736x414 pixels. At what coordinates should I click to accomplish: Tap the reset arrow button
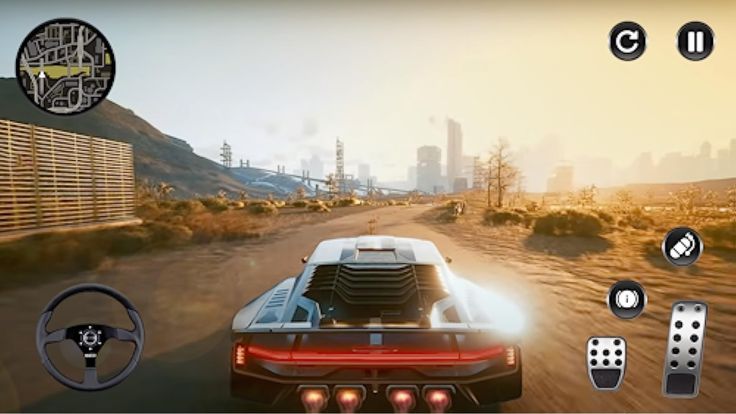coord(627,41)
